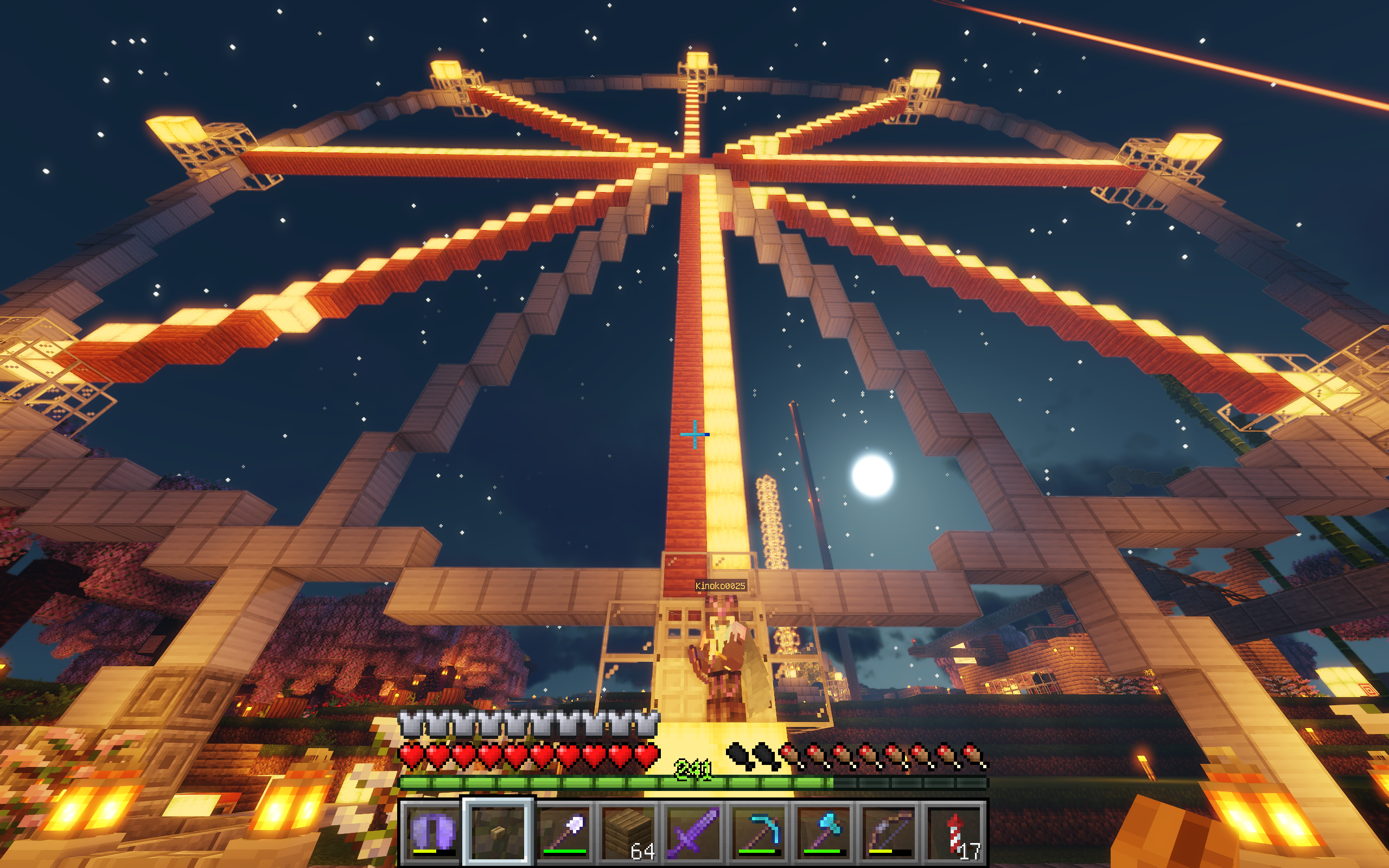This screenshot has width=1389, height=868.
Task: Pick the diamond axe hotbar slot
Action: 824,831
